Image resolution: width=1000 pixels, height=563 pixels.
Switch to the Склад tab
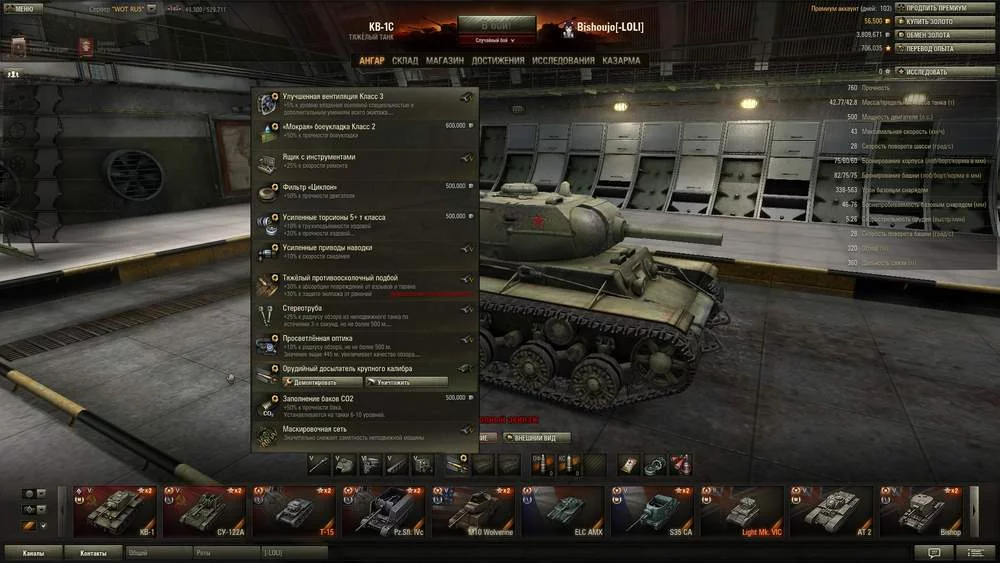click(x=405, y=60)
